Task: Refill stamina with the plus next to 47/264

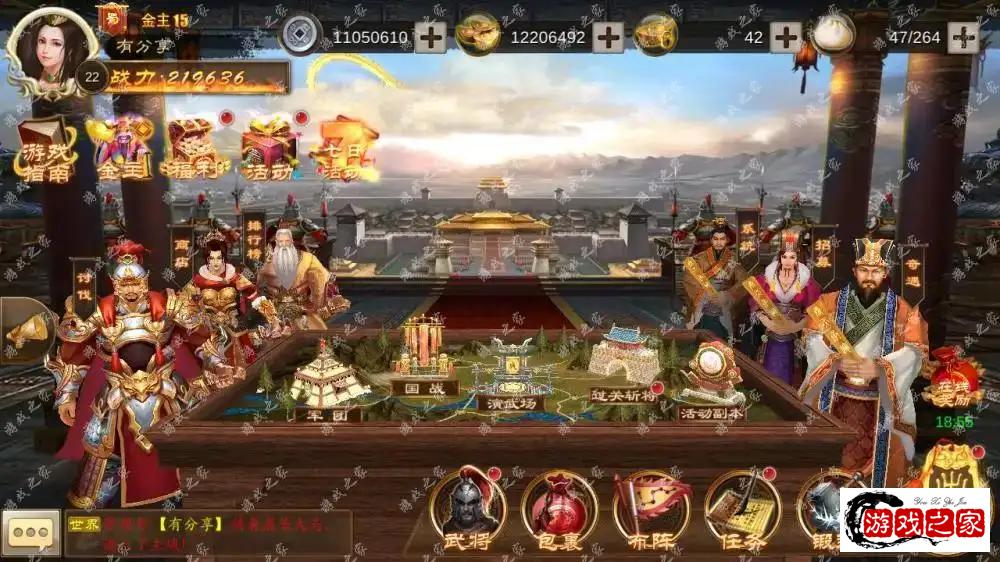Action: click(x=963, y=37)
